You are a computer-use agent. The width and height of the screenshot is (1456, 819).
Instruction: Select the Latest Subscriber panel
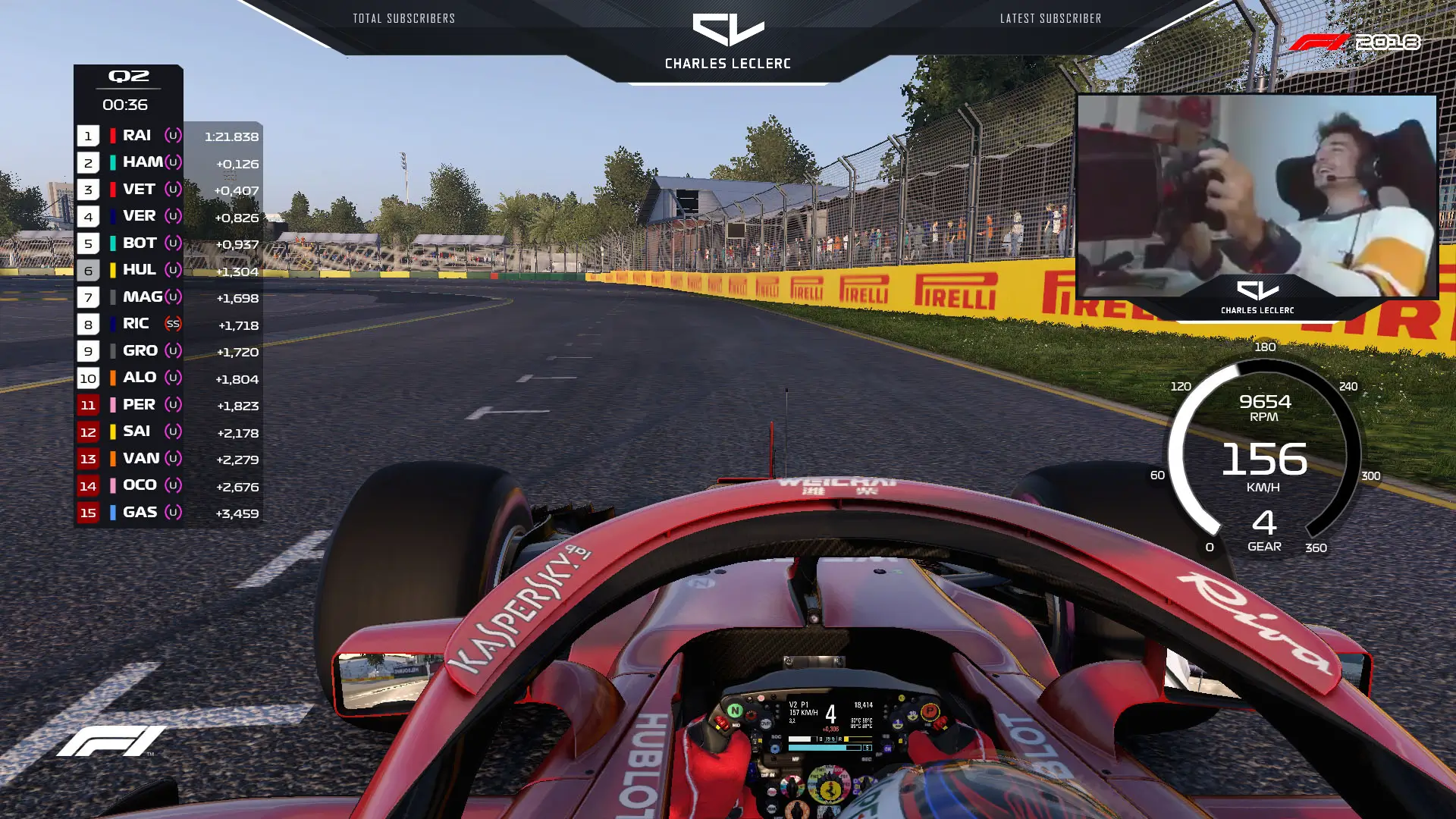(x=1051, y=18)
